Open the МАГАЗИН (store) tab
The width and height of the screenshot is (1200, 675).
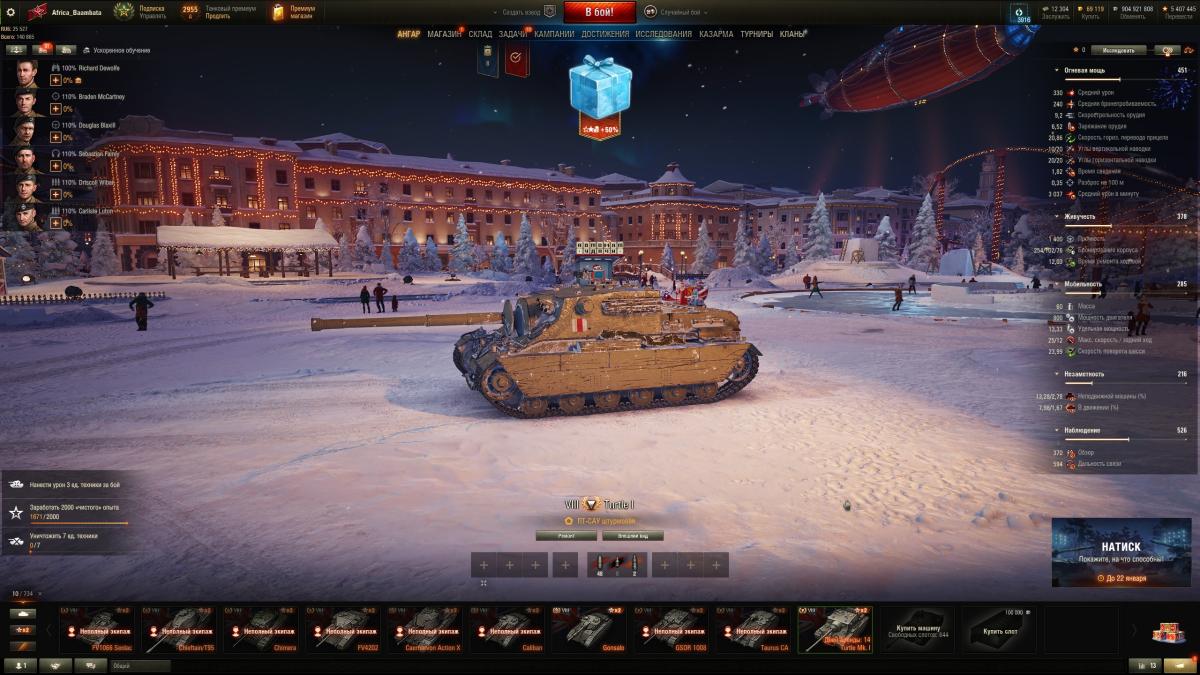coord(444,34)
